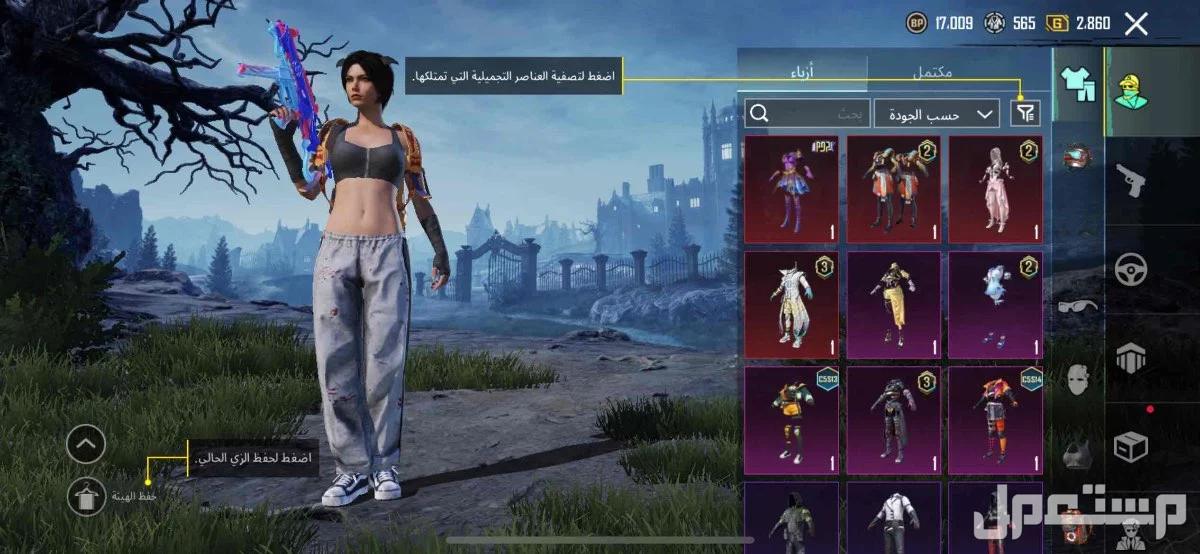1200x554 pixels.
Task: Open the filter for owned cosmetic items
Action: pos(1025,113)
